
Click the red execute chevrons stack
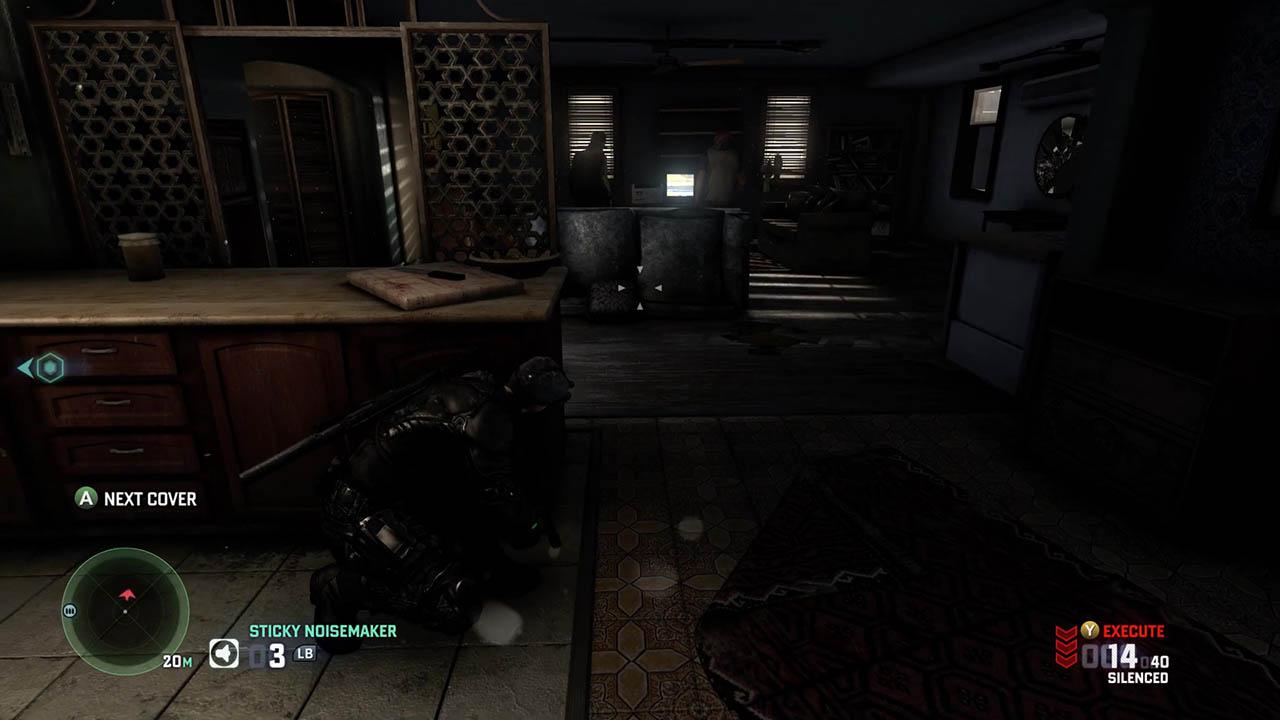(1066, 646)
